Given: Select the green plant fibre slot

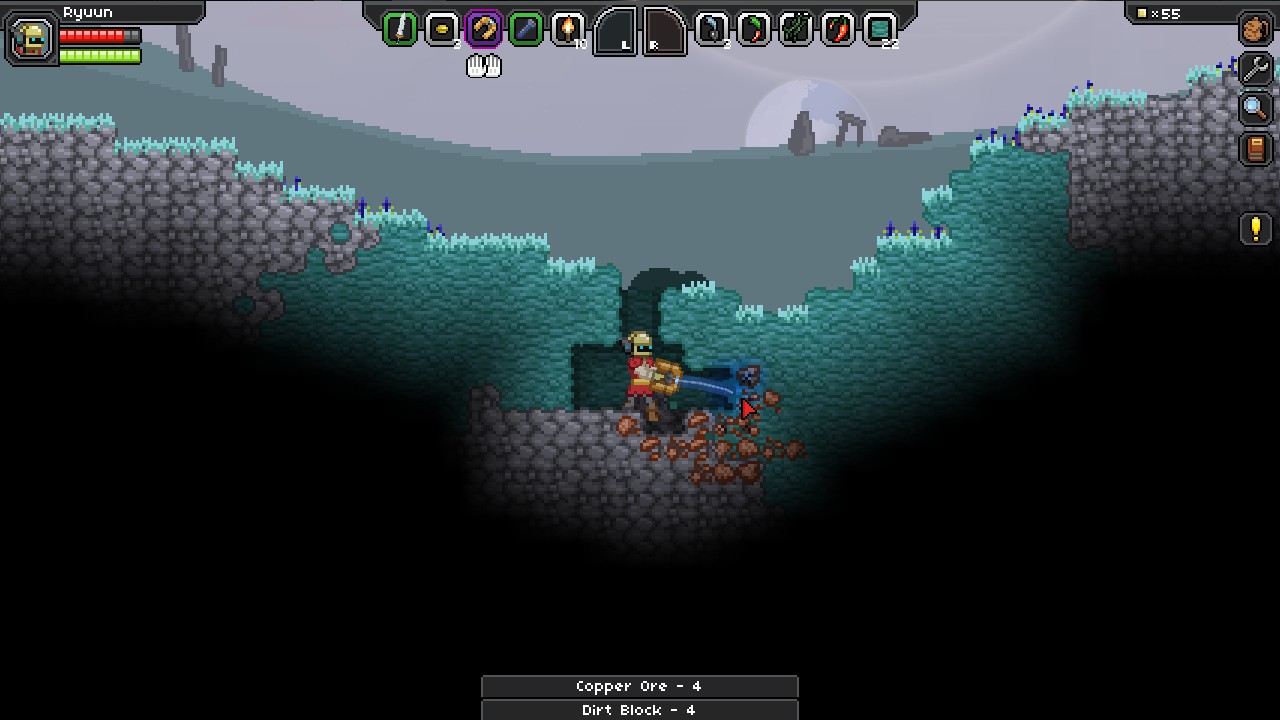Looking at the screenshot, I should (795, 29).
